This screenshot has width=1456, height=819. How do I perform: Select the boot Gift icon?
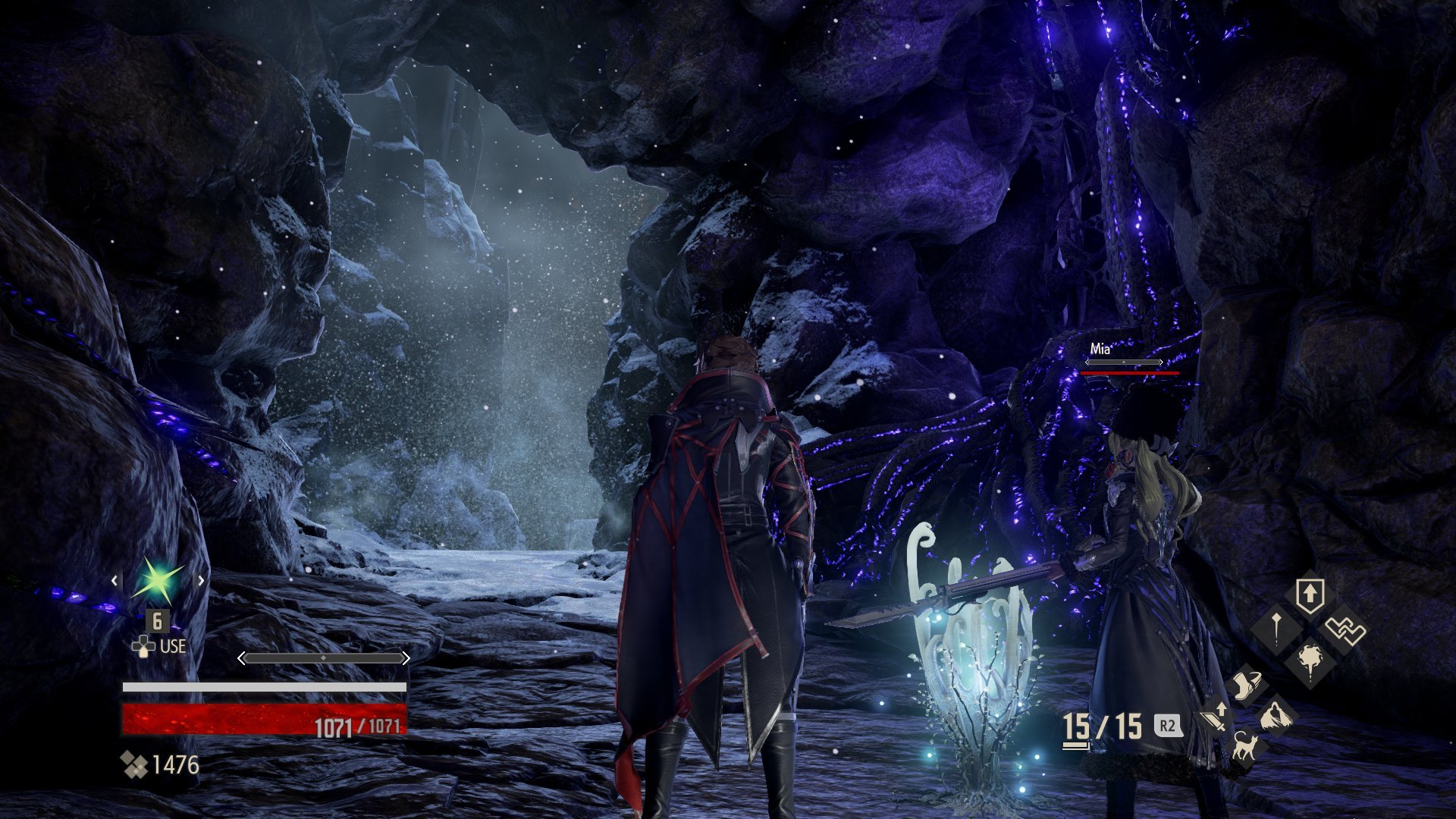click(1247, 686)
